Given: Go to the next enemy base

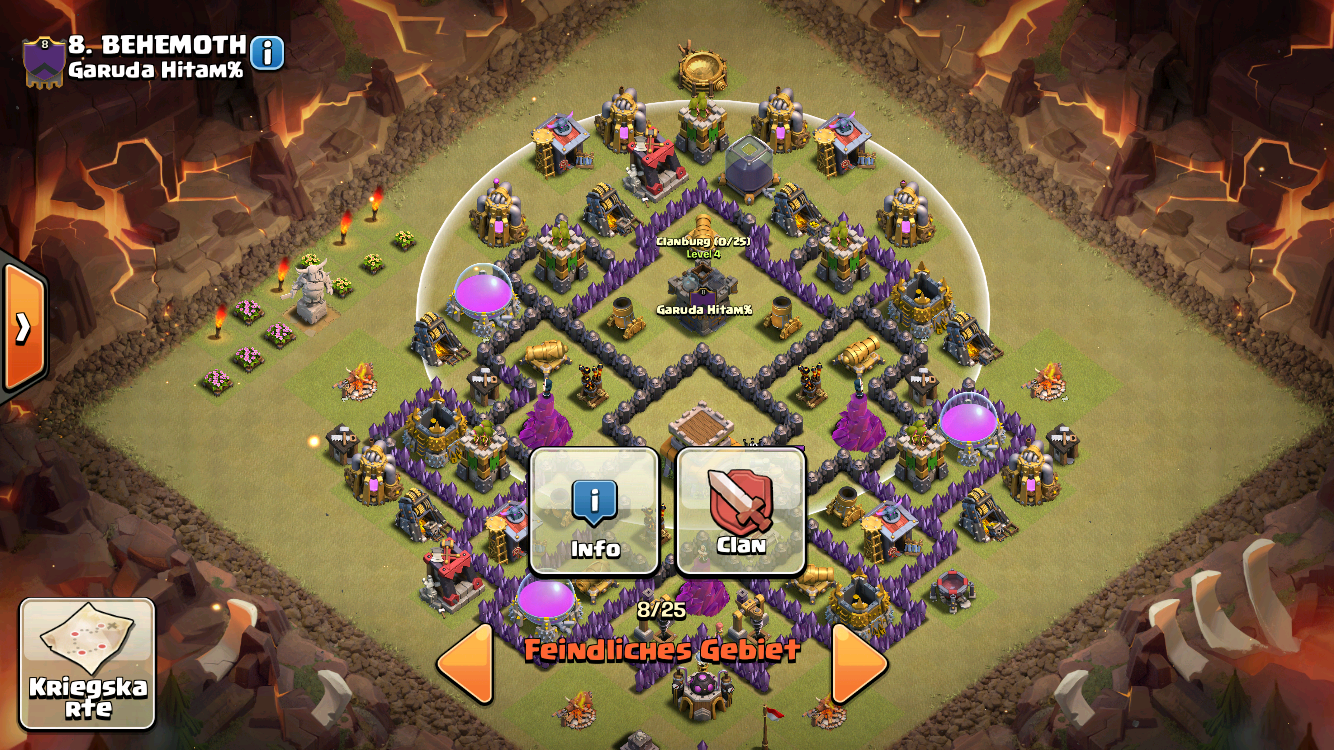Looking at the screenshot, I should point(858,663).
